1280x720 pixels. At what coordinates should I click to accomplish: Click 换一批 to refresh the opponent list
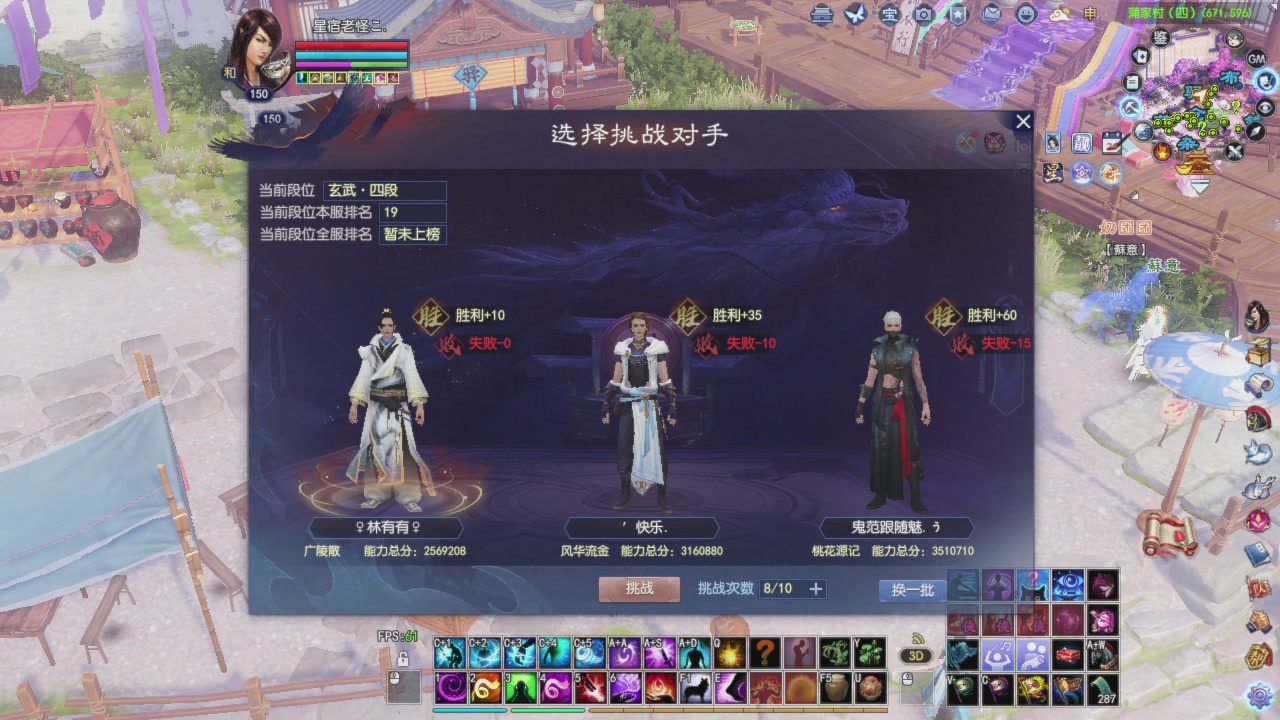(910, 591)
